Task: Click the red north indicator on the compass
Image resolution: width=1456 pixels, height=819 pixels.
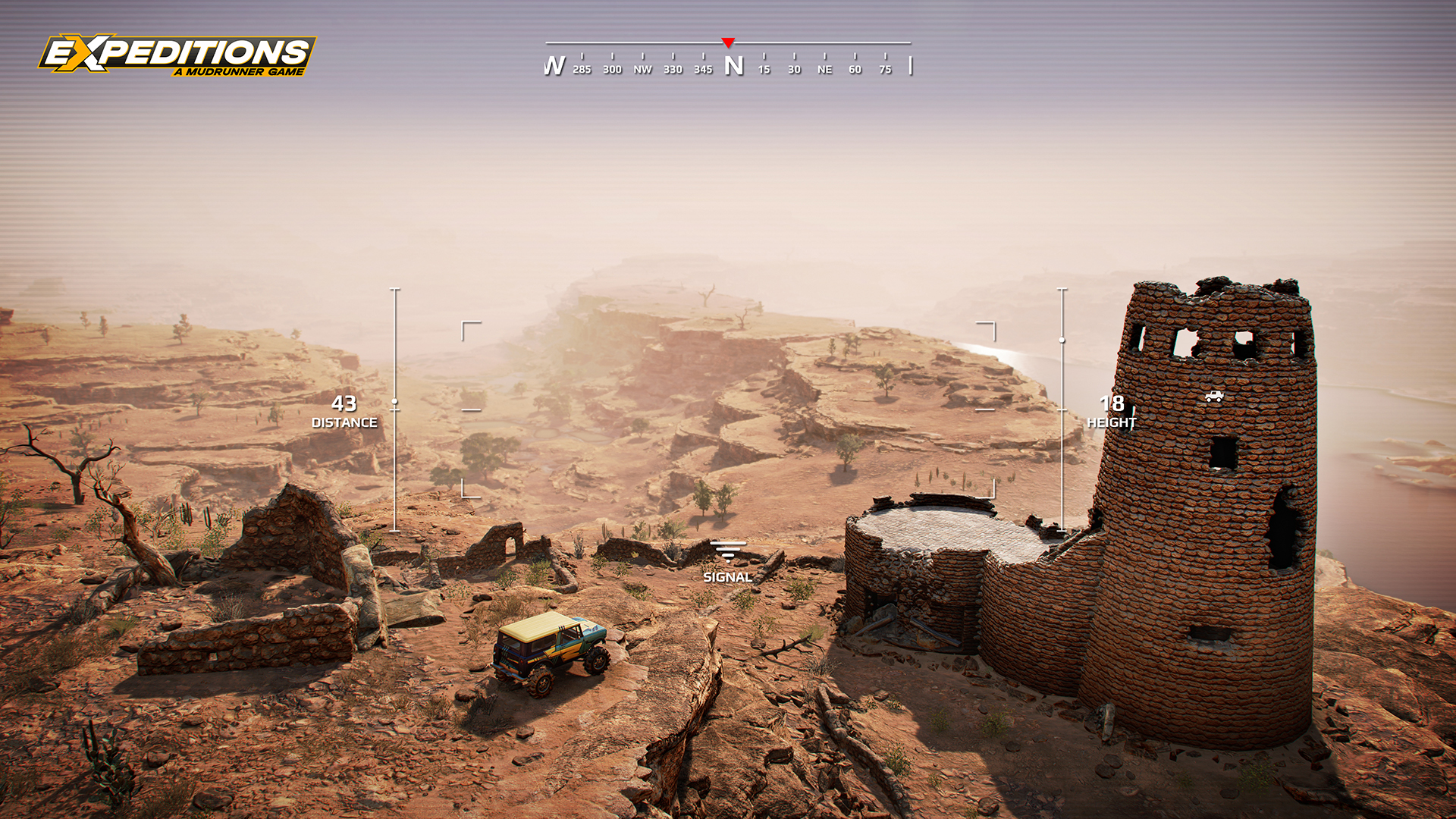Action: 729,40
